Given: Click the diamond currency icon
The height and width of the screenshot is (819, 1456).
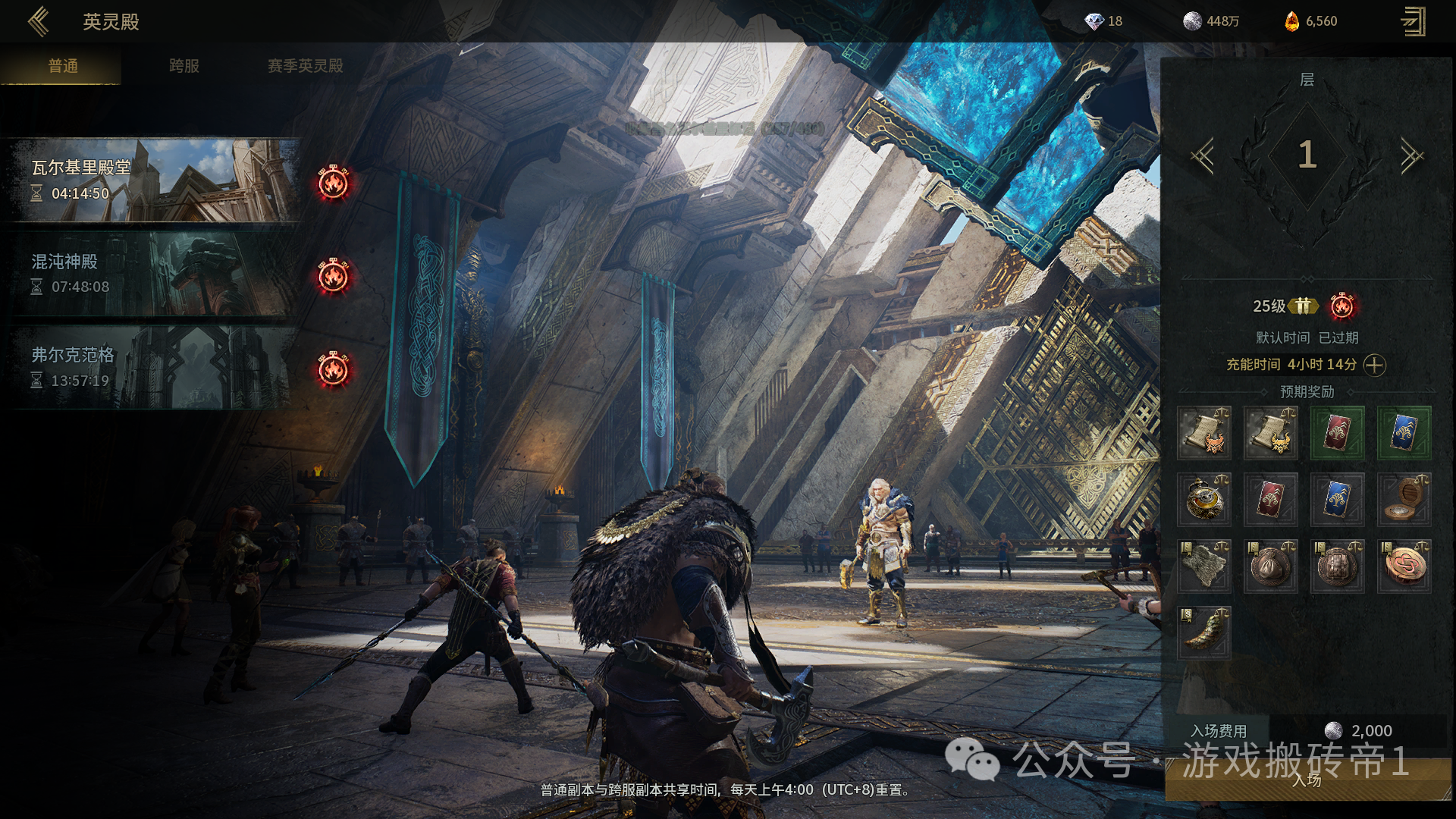Looking at the screenshot, I should pyautogui.click(x=1094, y=21).
